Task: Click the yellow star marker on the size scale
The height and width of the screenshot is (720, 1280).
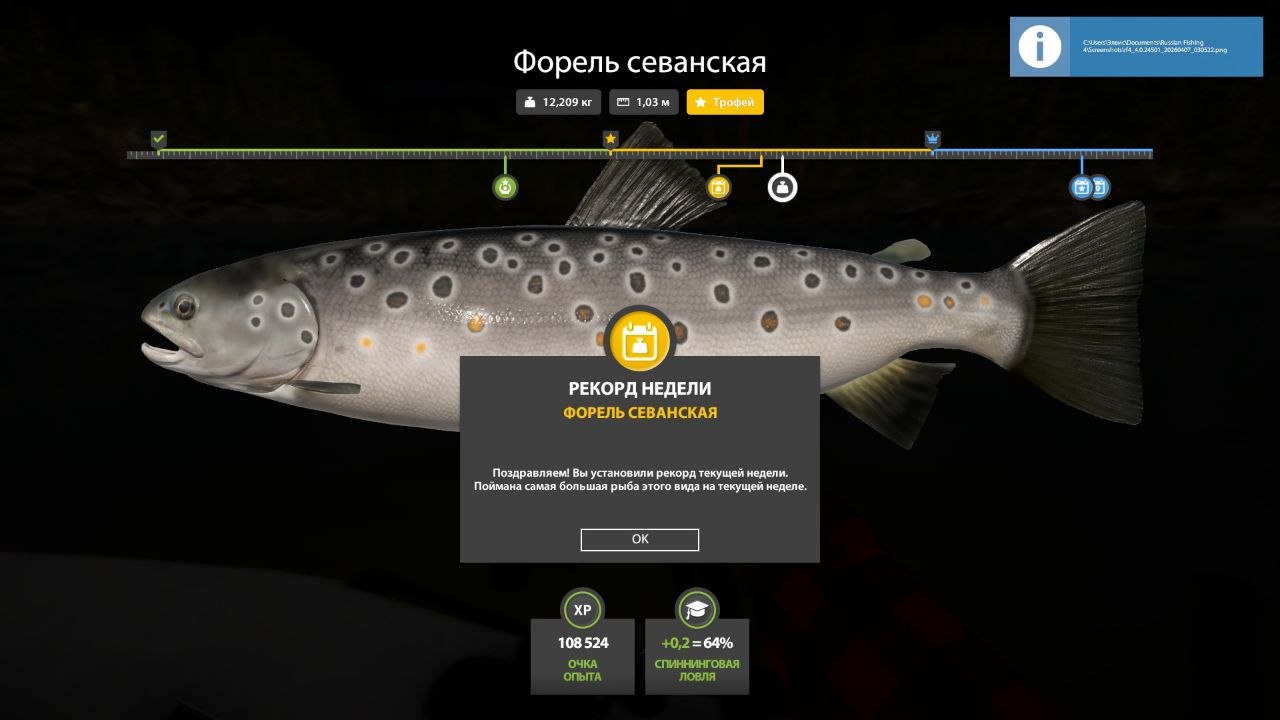Action: (610, 139)
